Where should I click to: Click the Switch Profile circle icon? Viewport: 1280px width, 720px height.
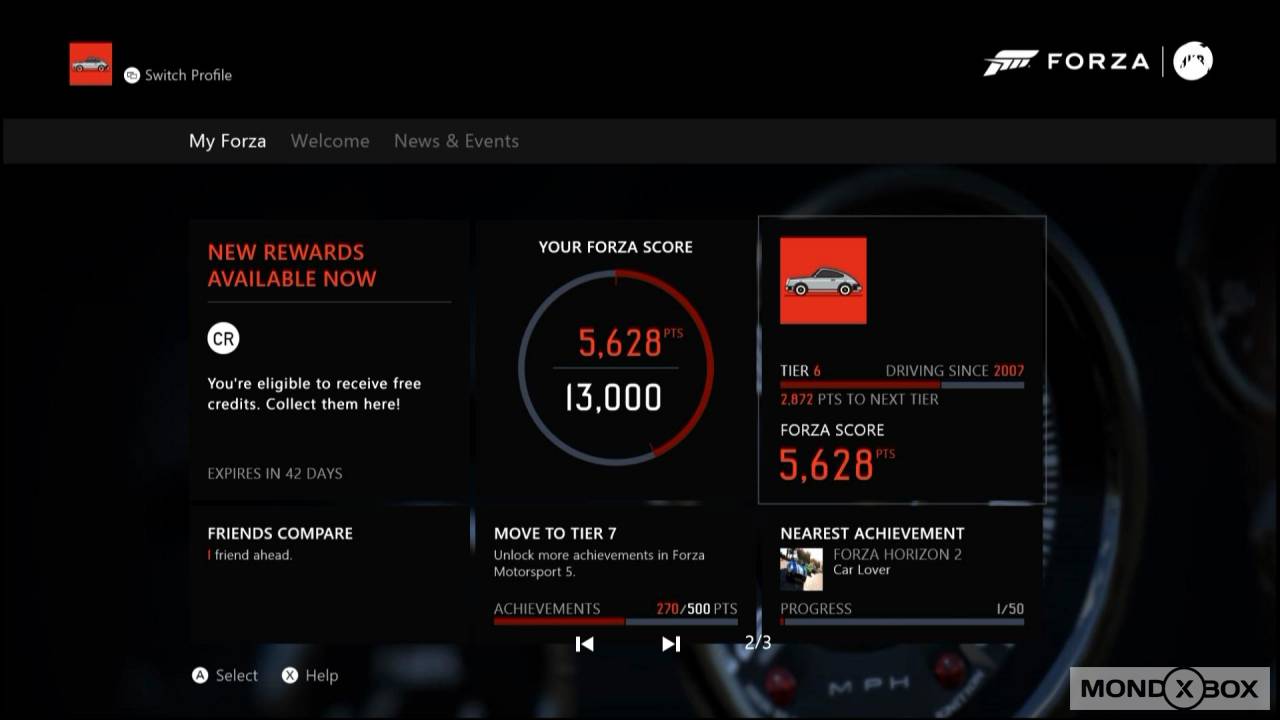[132, 74]
